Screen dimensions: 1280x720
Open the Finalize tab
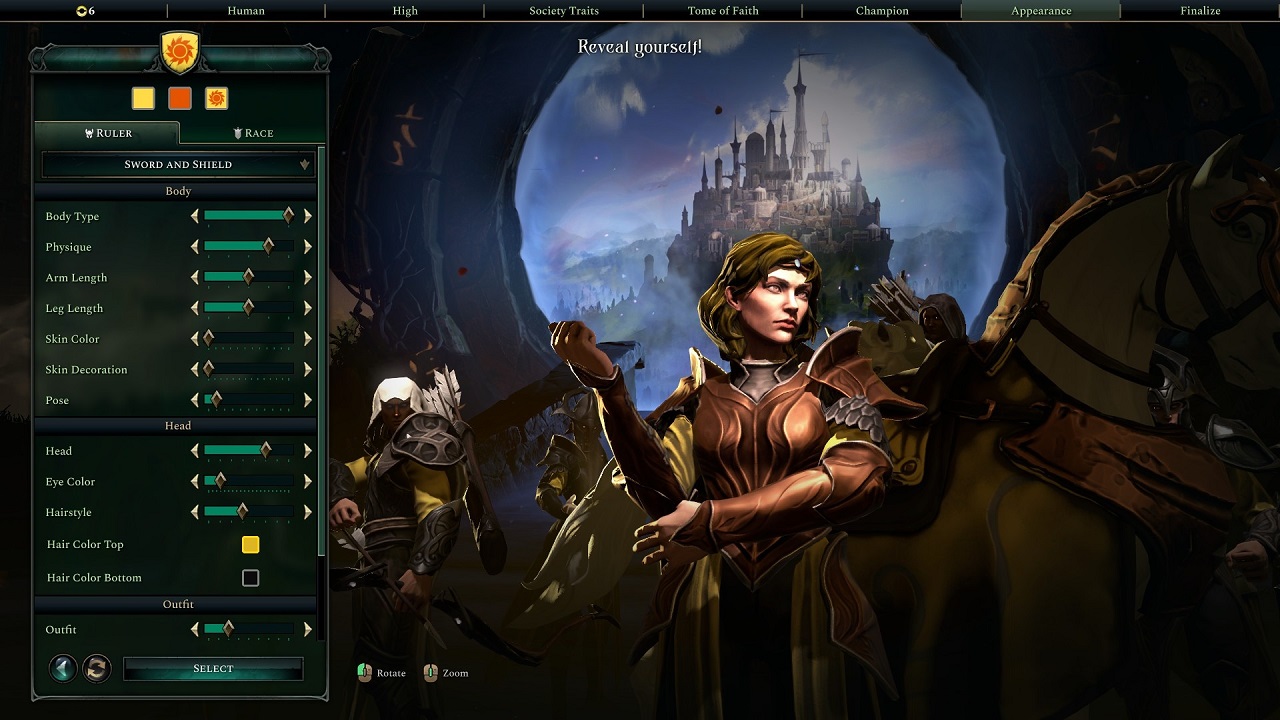tap(1199, 11)
